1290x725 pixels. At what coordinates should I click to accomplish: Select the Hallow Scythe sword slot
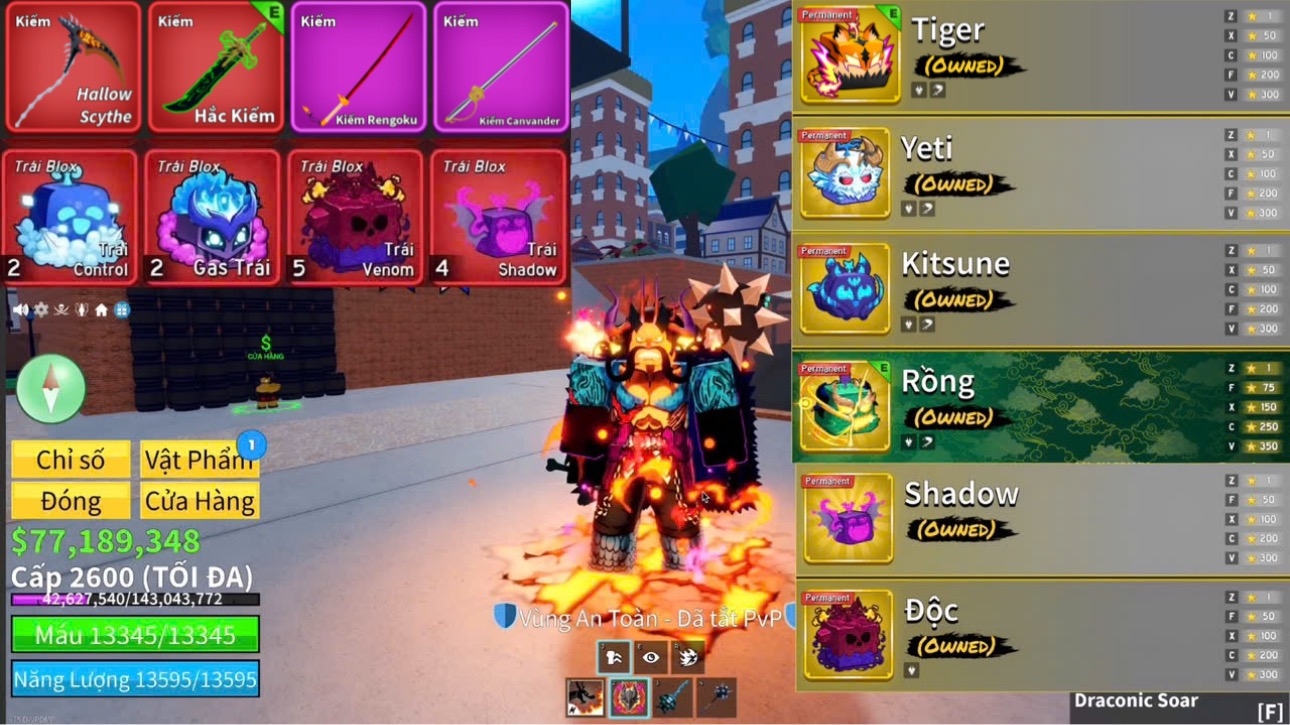tap(73, 67)
